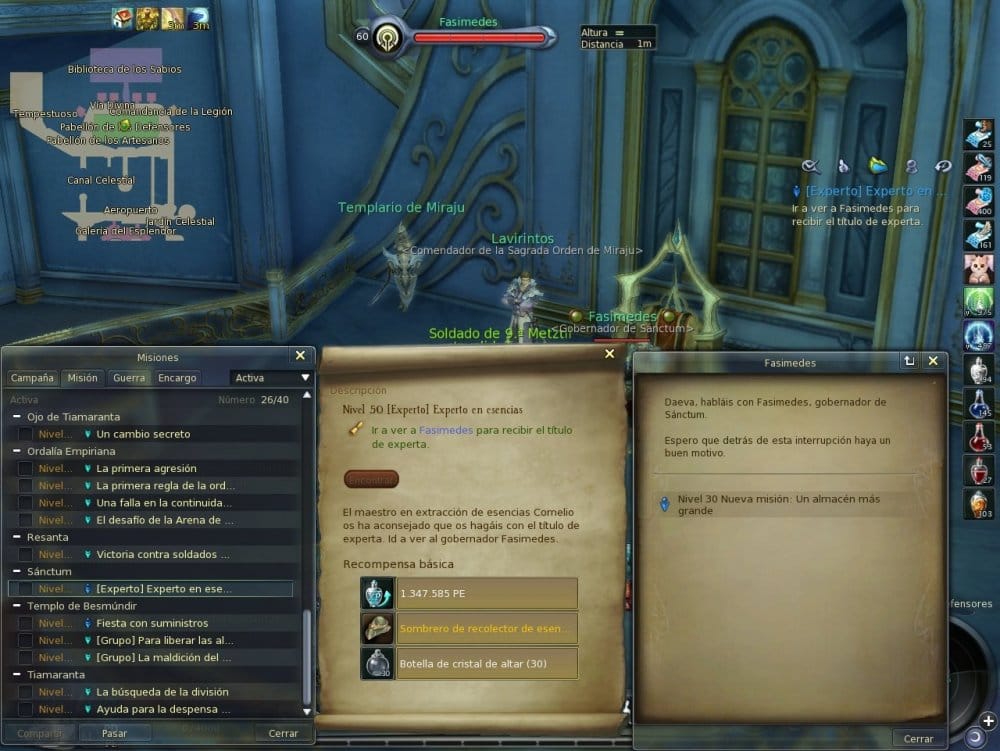Click the Encontrar button in the quest description
This screenshot has height=751, width=1000.
371,479
